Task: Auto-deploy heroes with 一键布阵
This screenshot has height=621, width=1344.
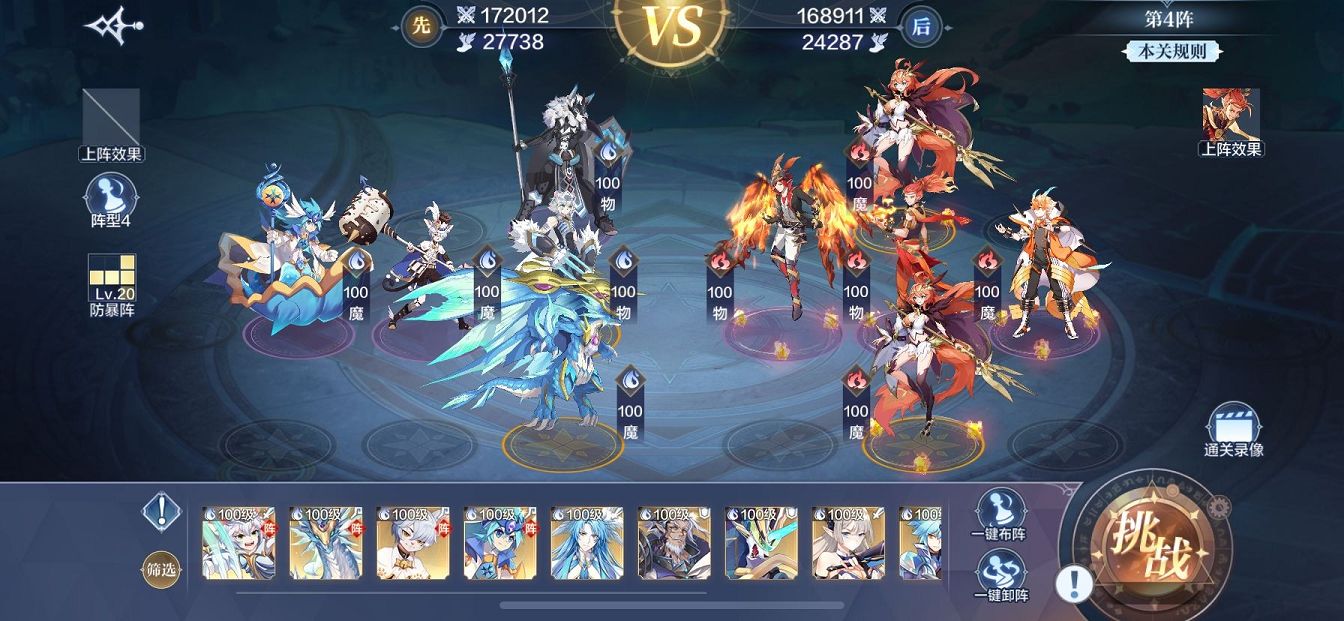Action: [1001, 512]
